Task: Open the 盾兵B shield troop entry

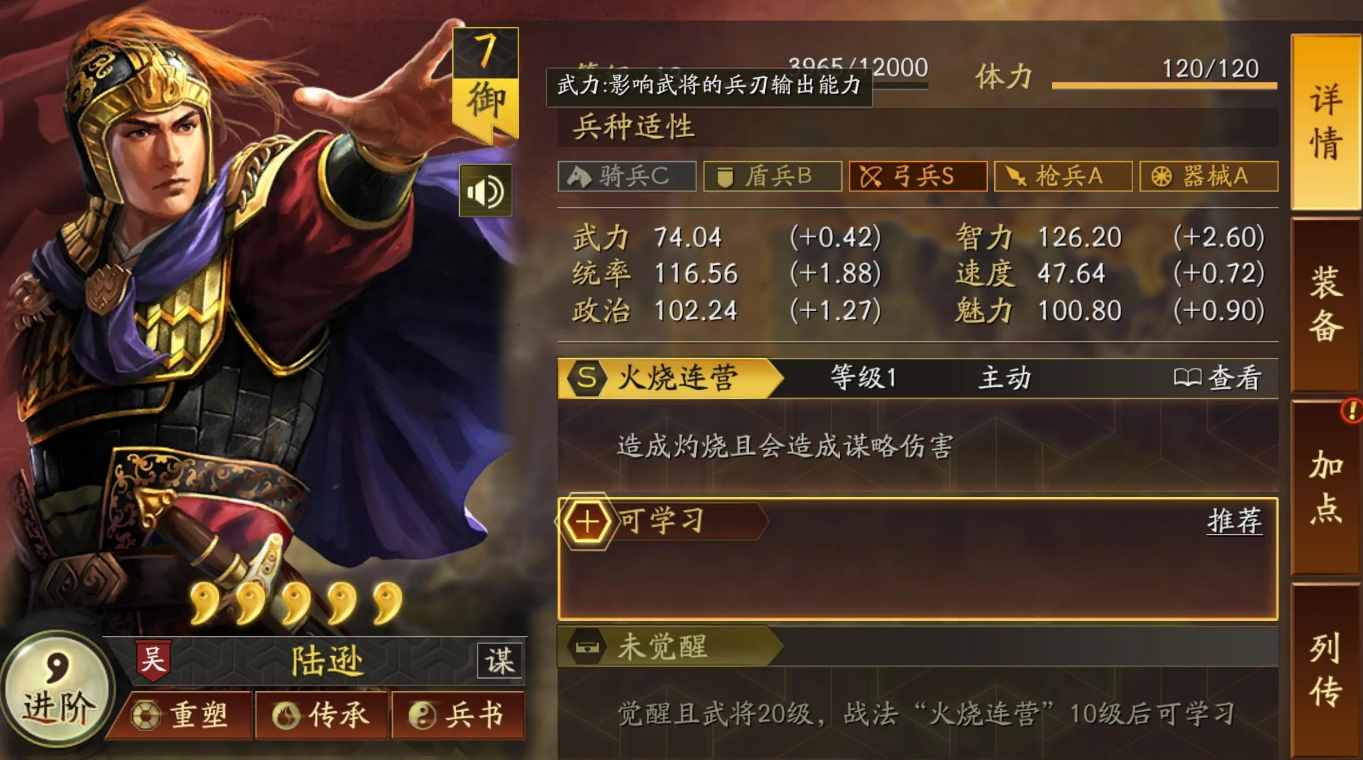Action: (772, 176)
